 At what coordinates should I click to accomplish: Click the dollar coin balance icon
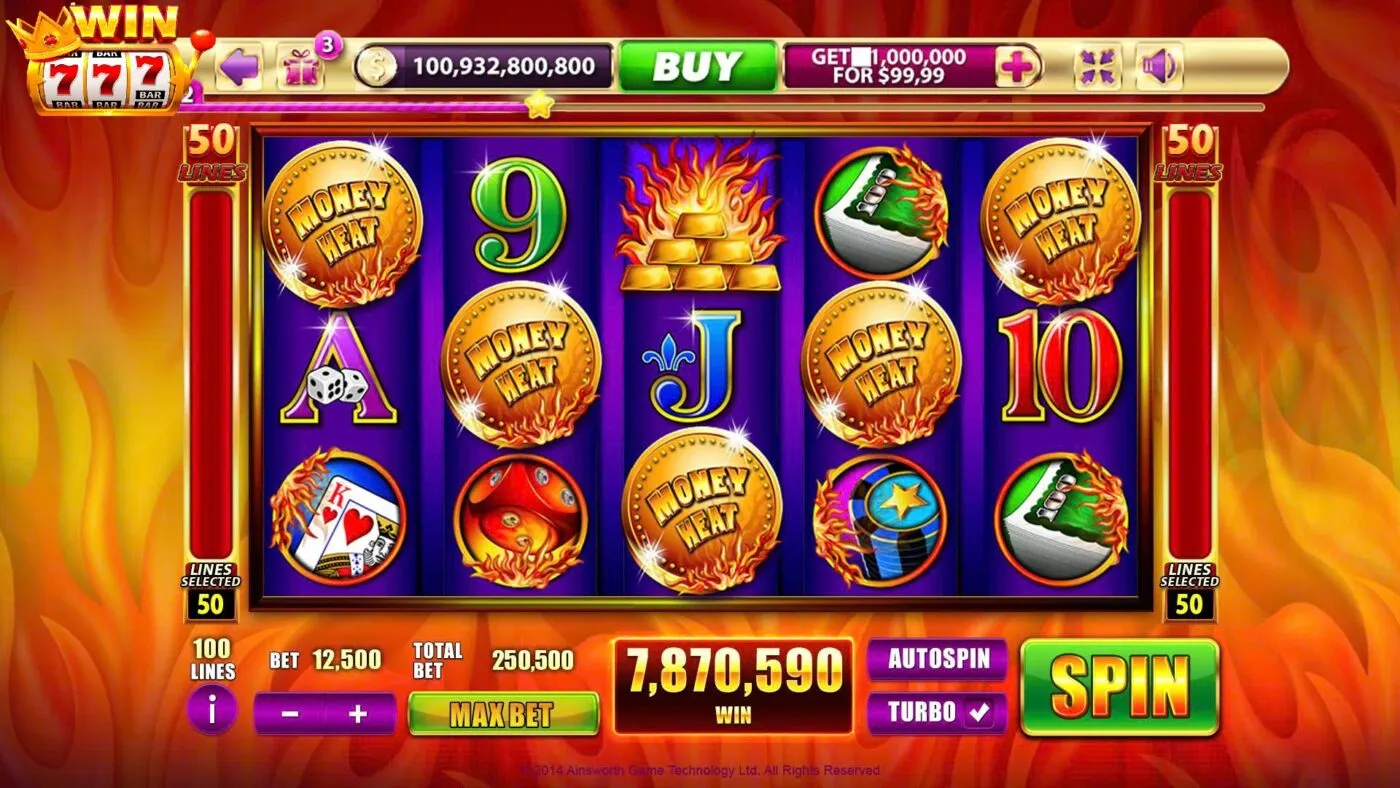pos(378,64)
